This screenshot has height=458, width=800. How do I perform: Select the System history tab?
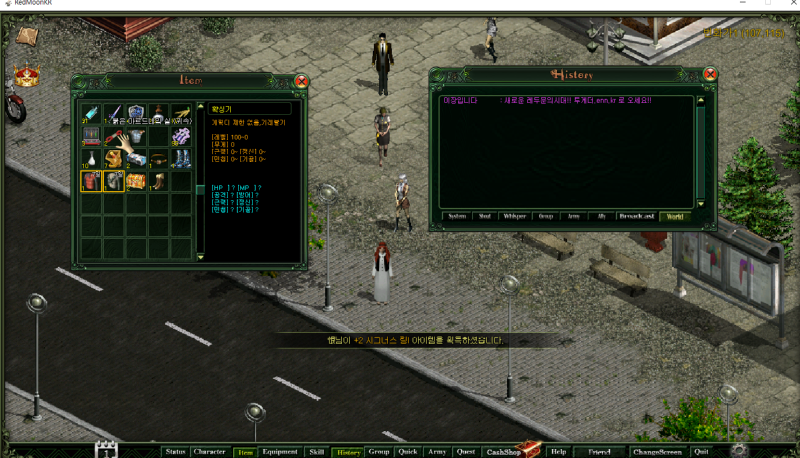[x=456, y=216]
